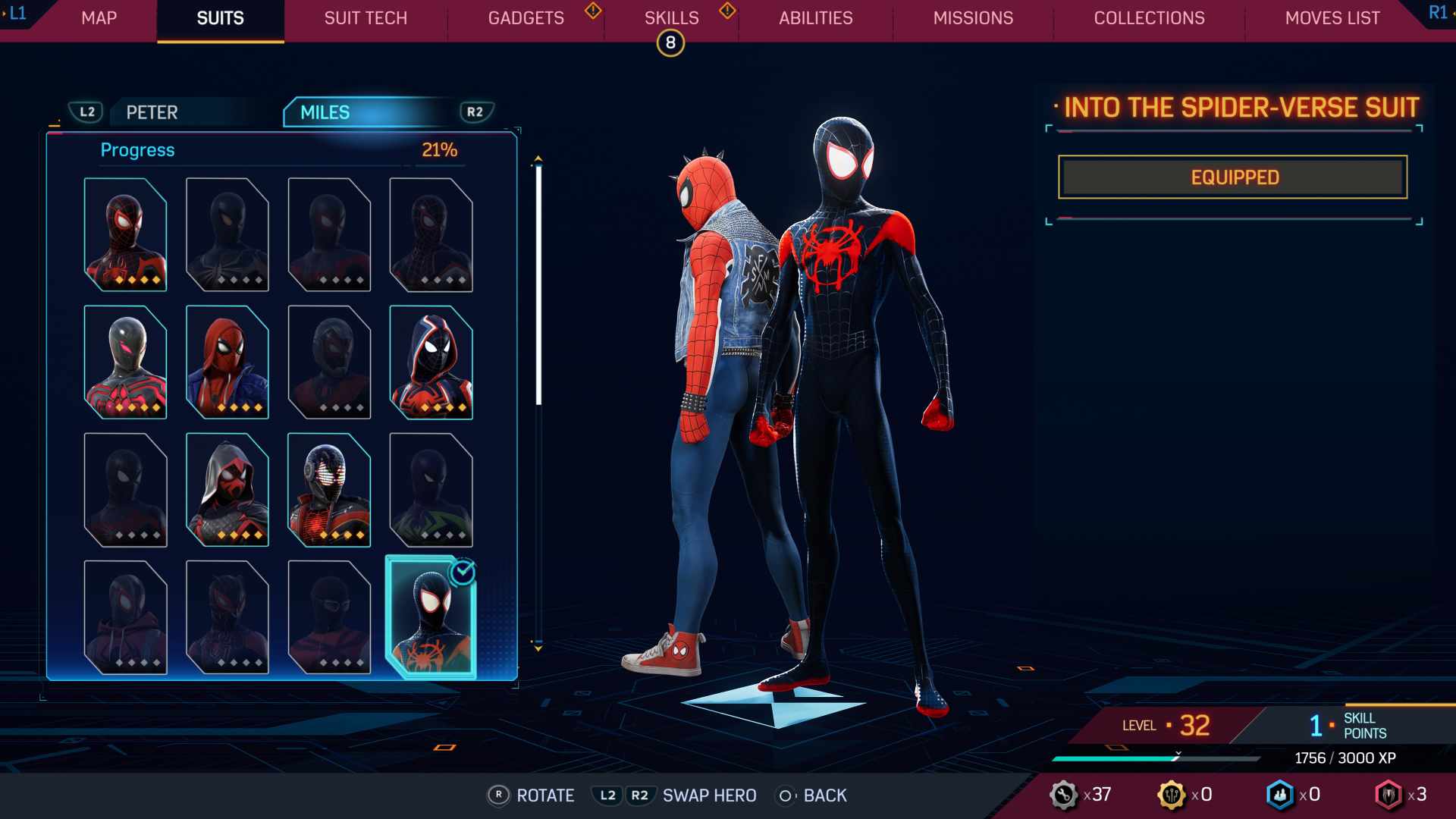
Task: Click the gold gear tech parts icon
Action: 1173,795
